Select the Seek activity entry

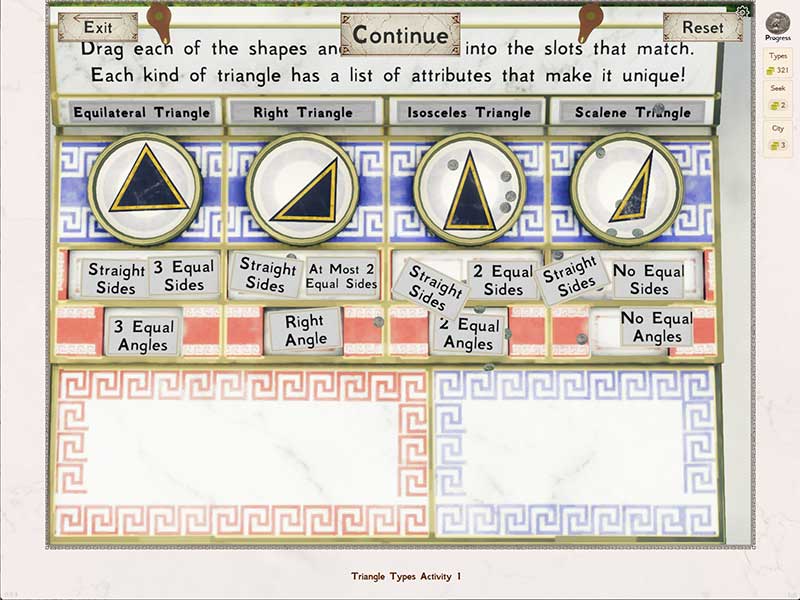click(777, 98)
